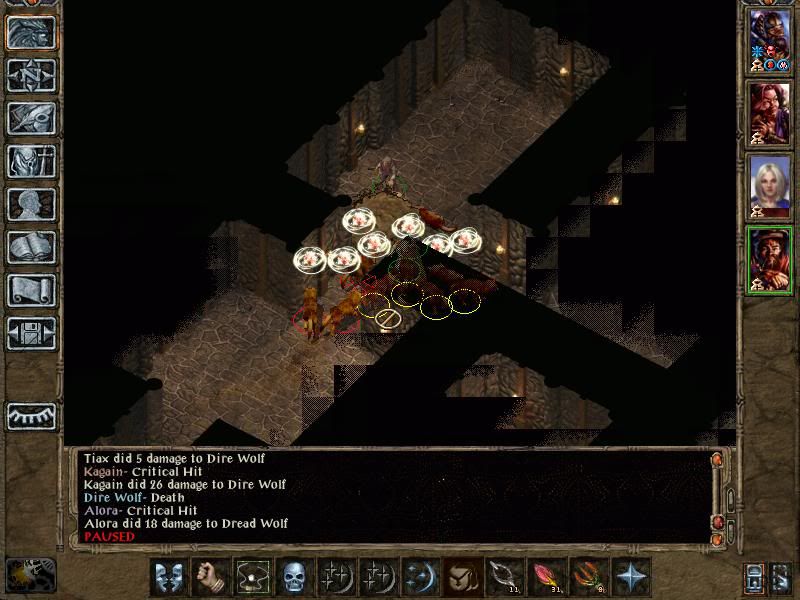Activate the fist action button
This screenshot has height=600, width=800.
tap(209, 577)
